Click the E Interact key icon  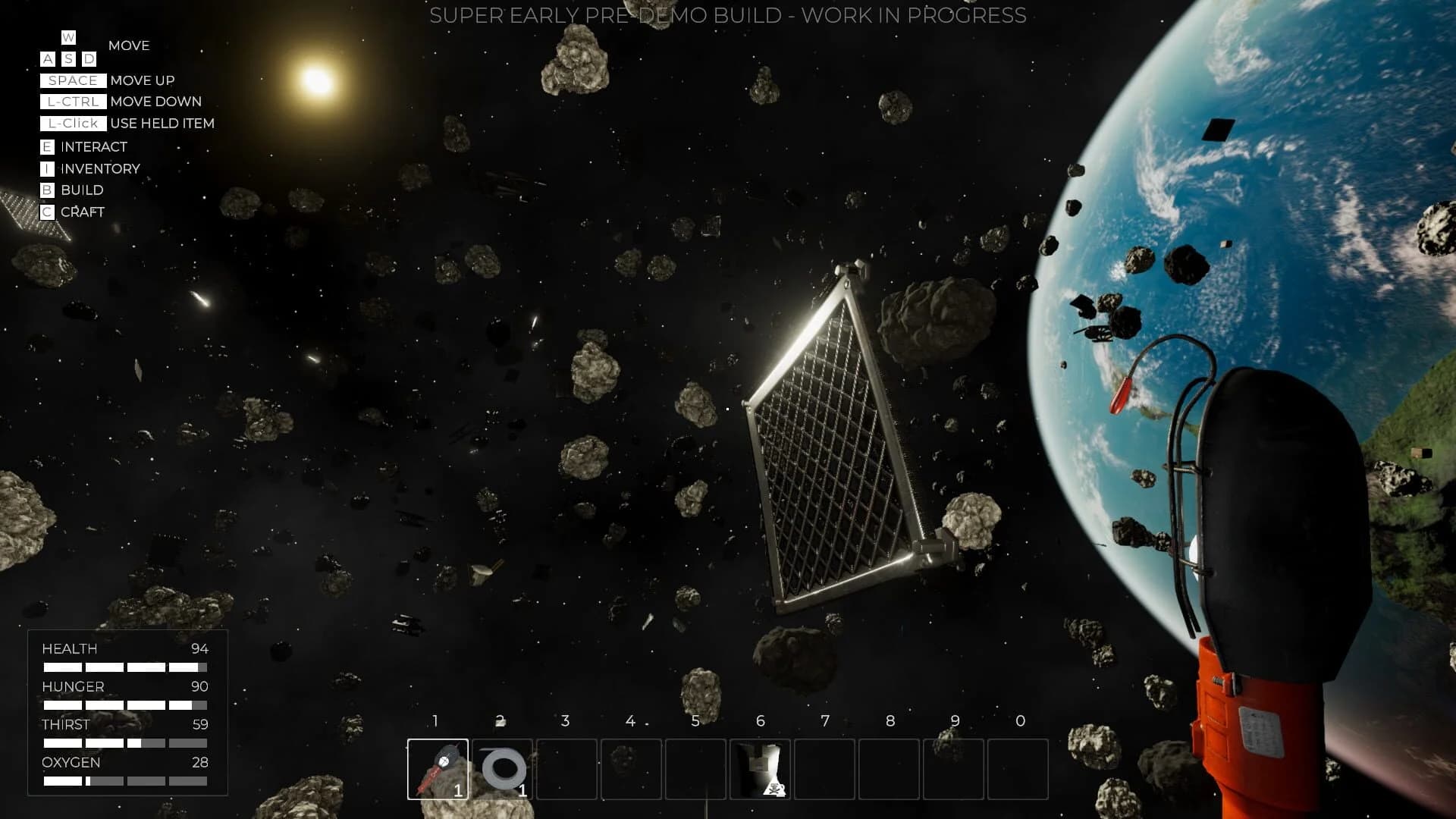[x=47, y=147]
